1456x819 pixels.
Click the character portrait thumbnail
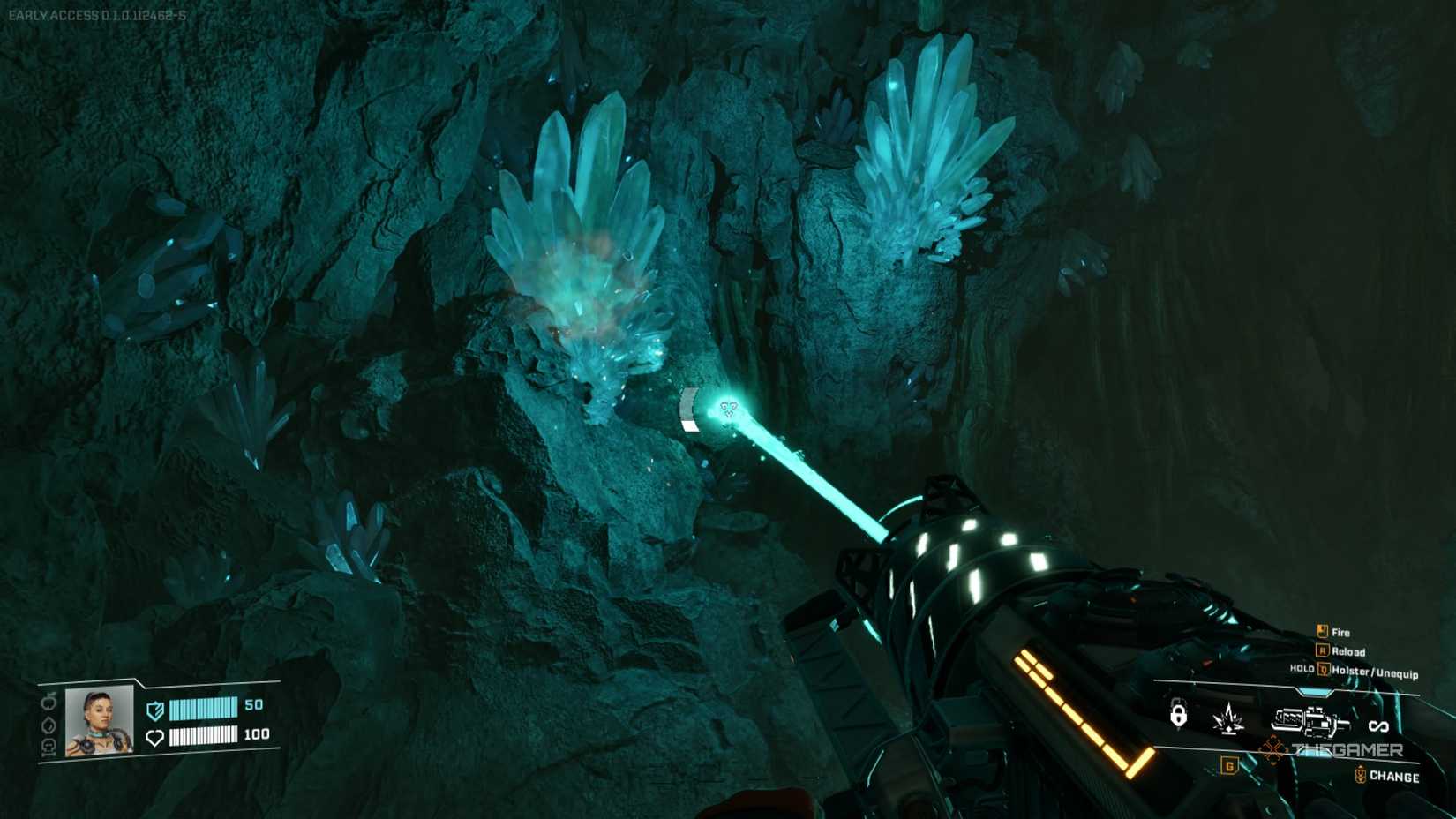point(98,720)
